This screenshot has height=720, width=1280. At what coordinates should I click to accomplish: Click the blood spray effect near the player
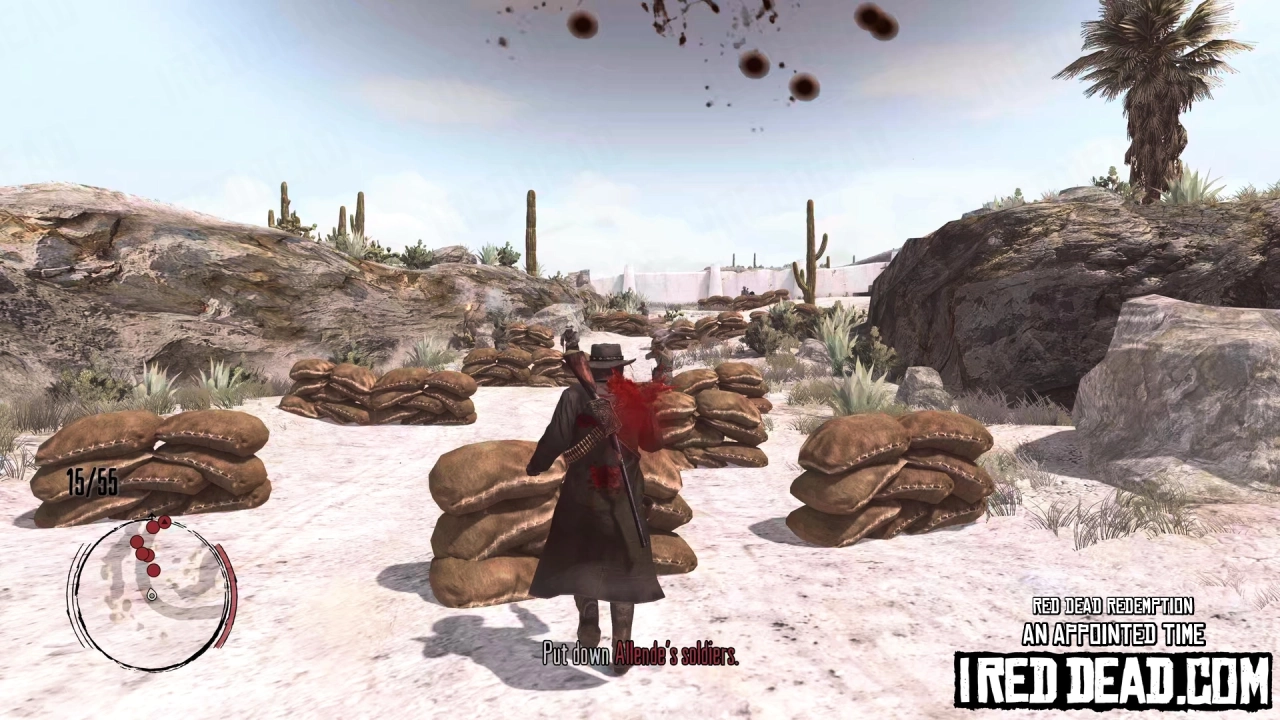(x=630, y=400)
